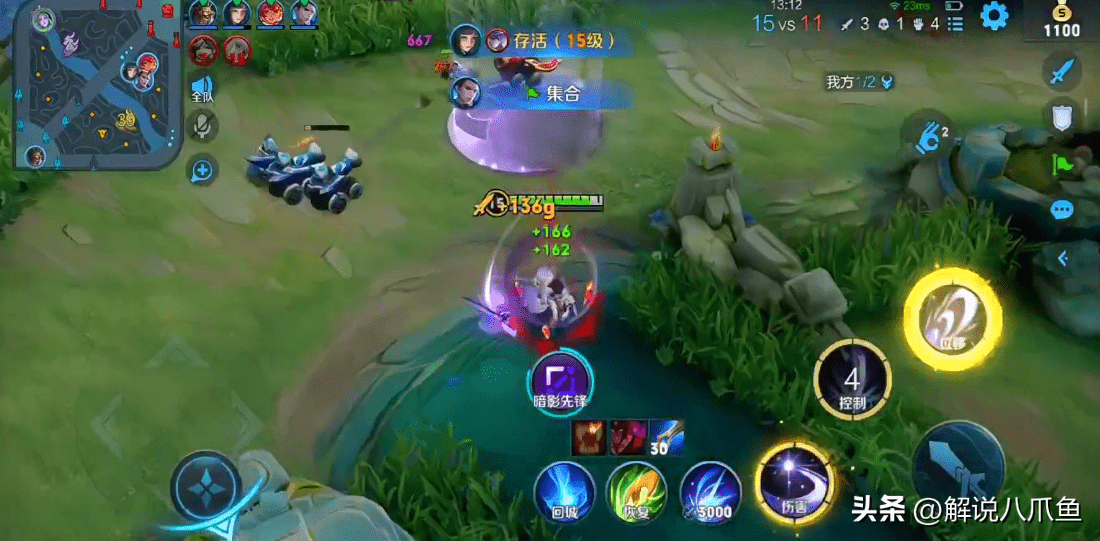Open the quick chat bubble
Viewport: 1100px width, 541px height.
[x=1062, y=210]
